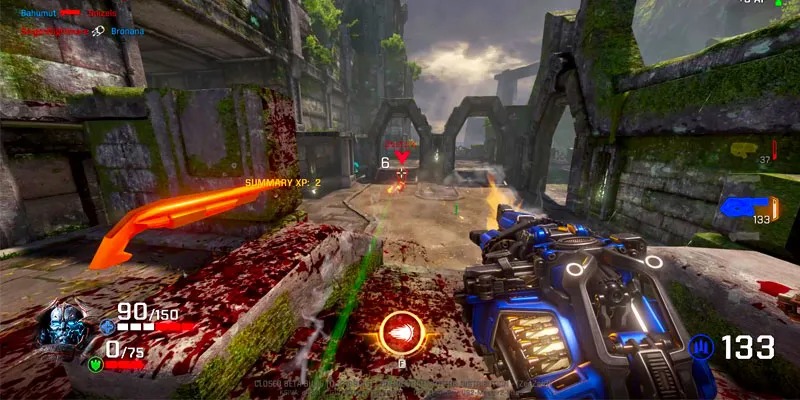Click the blue health cross icon
The image size is (800, 400).
pyautogui.click(x=109, y=326)
